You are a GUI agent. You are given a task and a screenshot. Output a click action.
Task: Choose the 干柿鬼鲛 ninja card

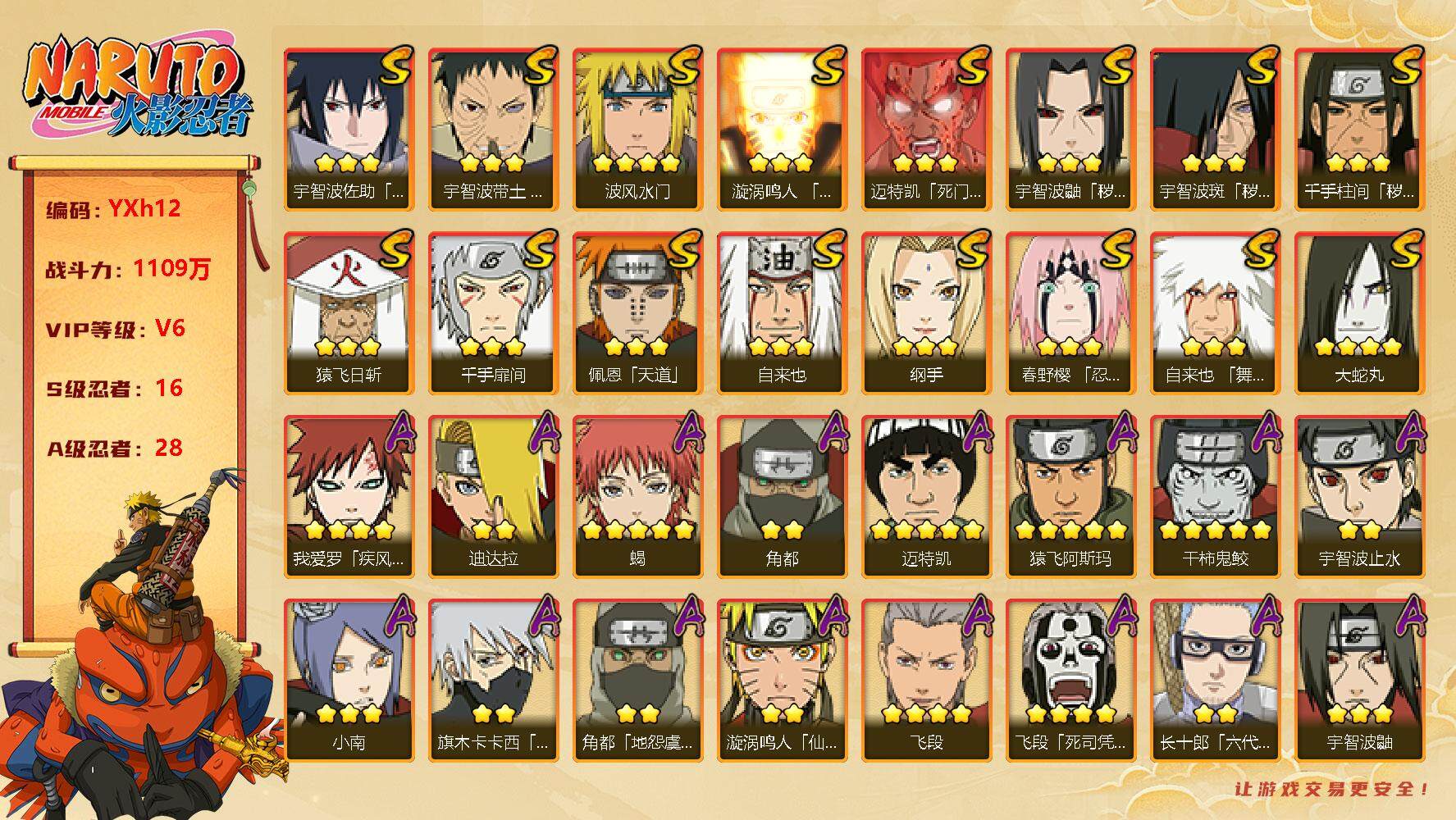(x=1215, y=495)
